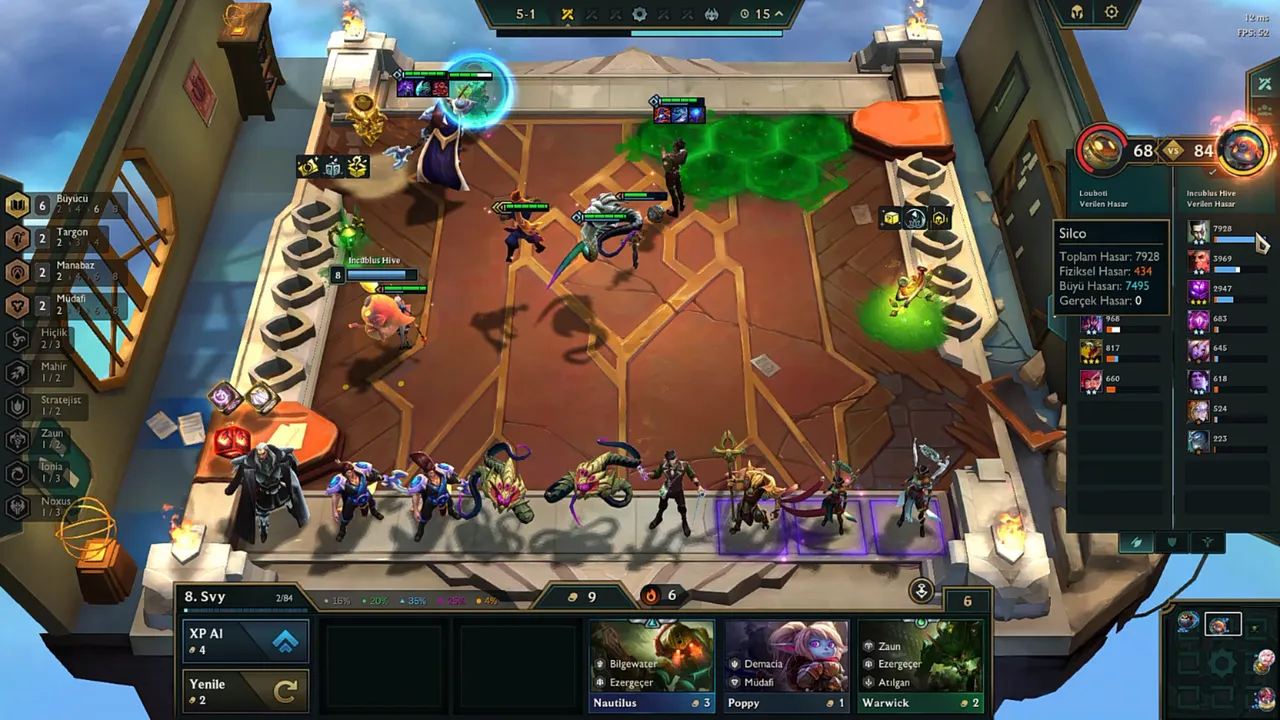View the Müdafi trait entry
Viewport: 1280px width, 720px height.
coord(60,305)
